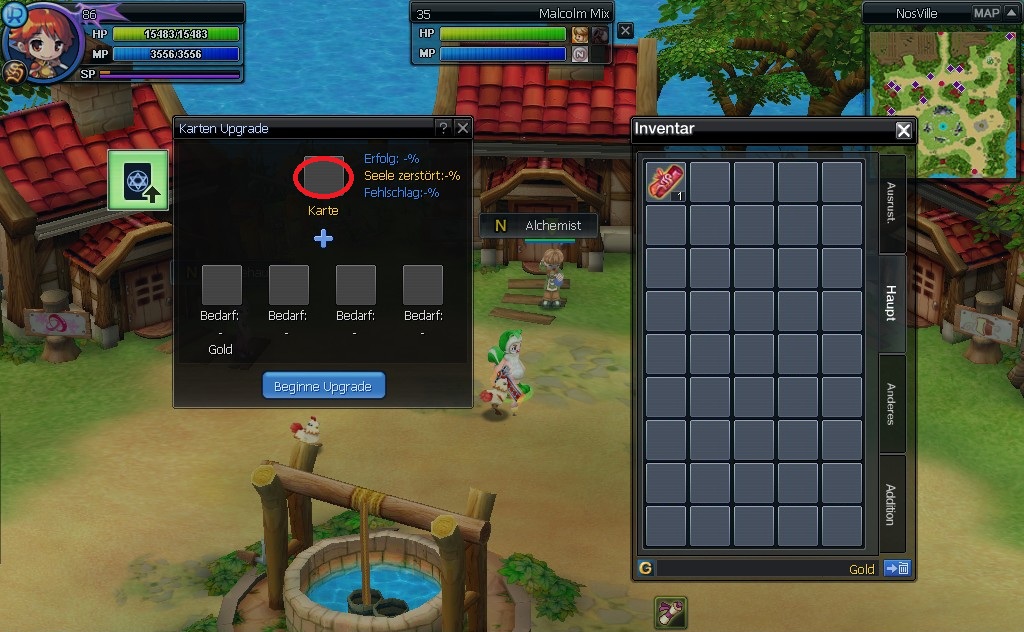Select the Alchemist name label

click(x=552, y=226)
